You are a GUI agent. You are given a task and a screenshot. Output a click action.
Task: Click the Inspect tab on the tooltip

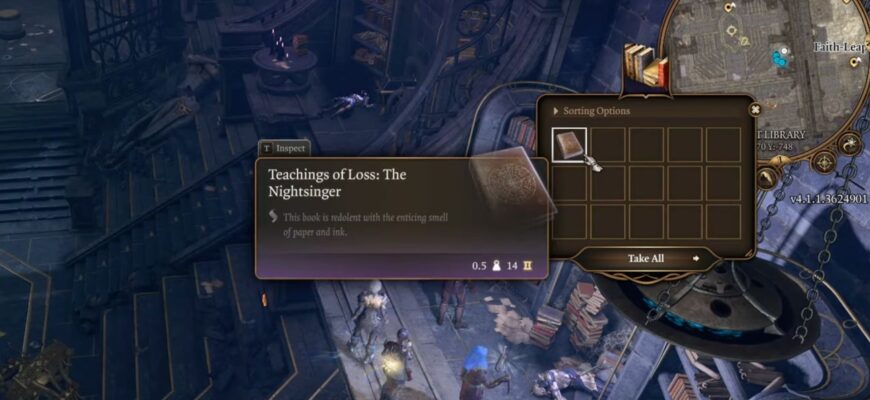pyautogui.click(x=283, y=147)
